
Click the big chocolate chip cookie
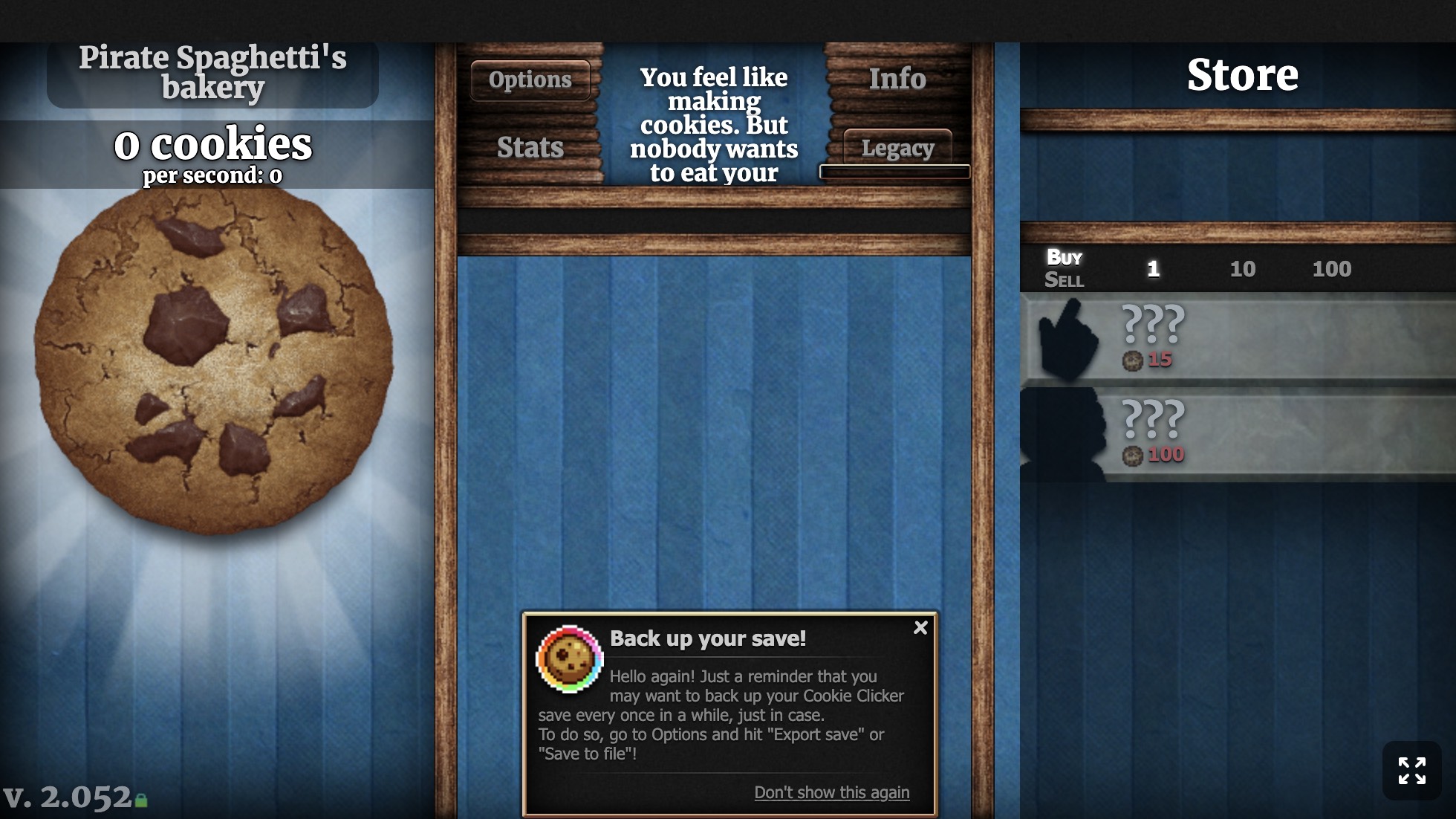pyautogui.click(x=214, y=360)
